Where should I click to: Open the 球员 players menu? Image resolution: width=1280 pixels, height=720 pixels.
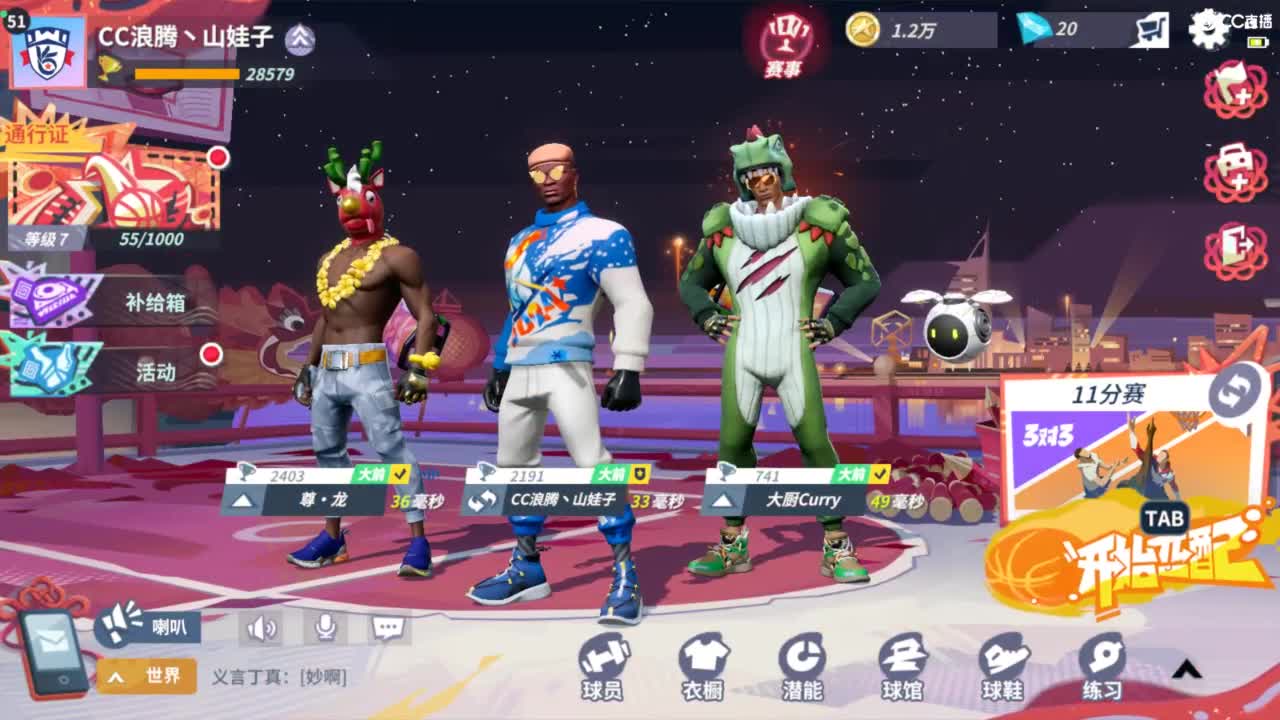603,666
